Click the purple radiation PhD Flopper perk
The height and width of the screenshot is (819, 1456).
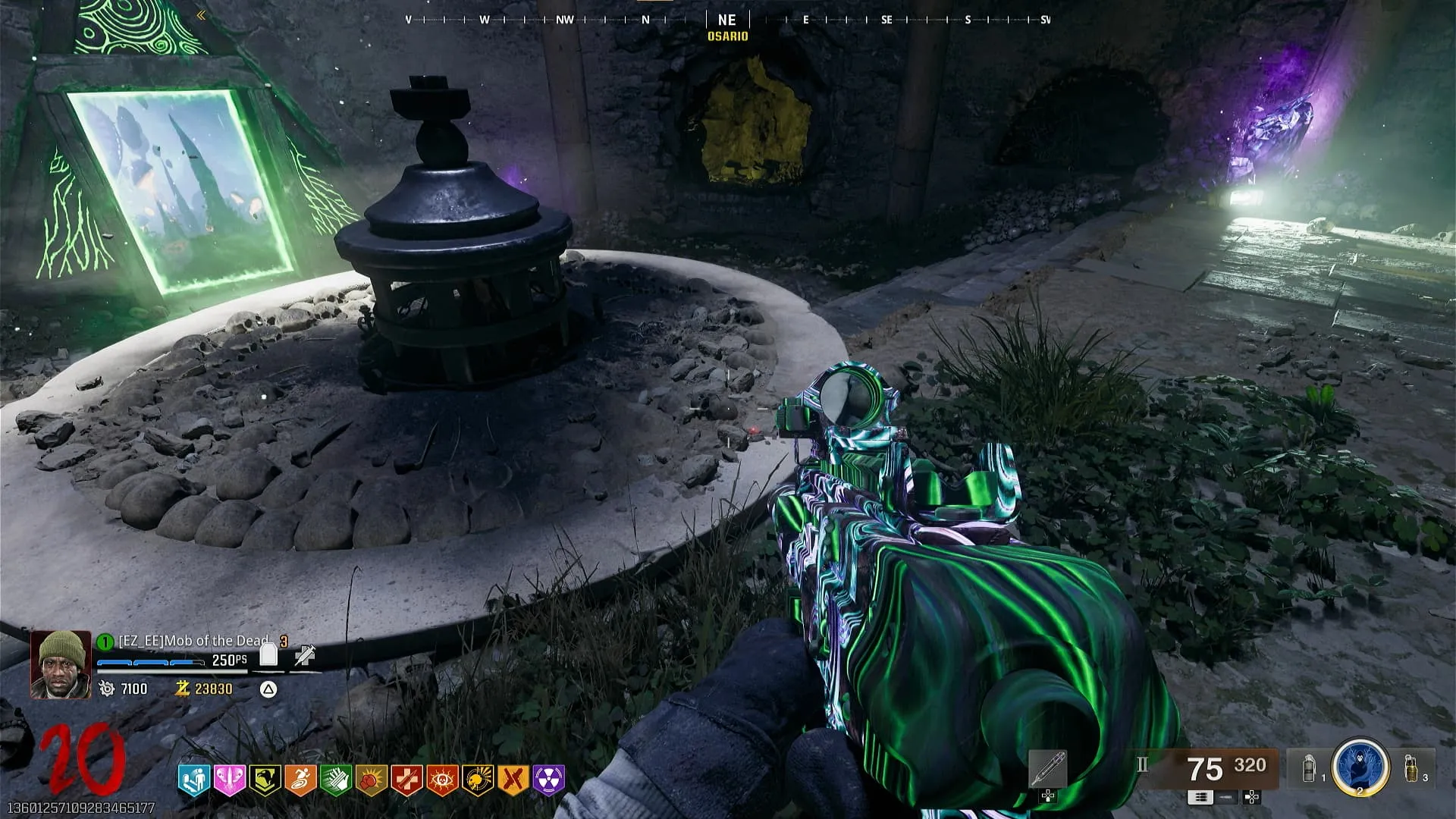tap(549, 780)
